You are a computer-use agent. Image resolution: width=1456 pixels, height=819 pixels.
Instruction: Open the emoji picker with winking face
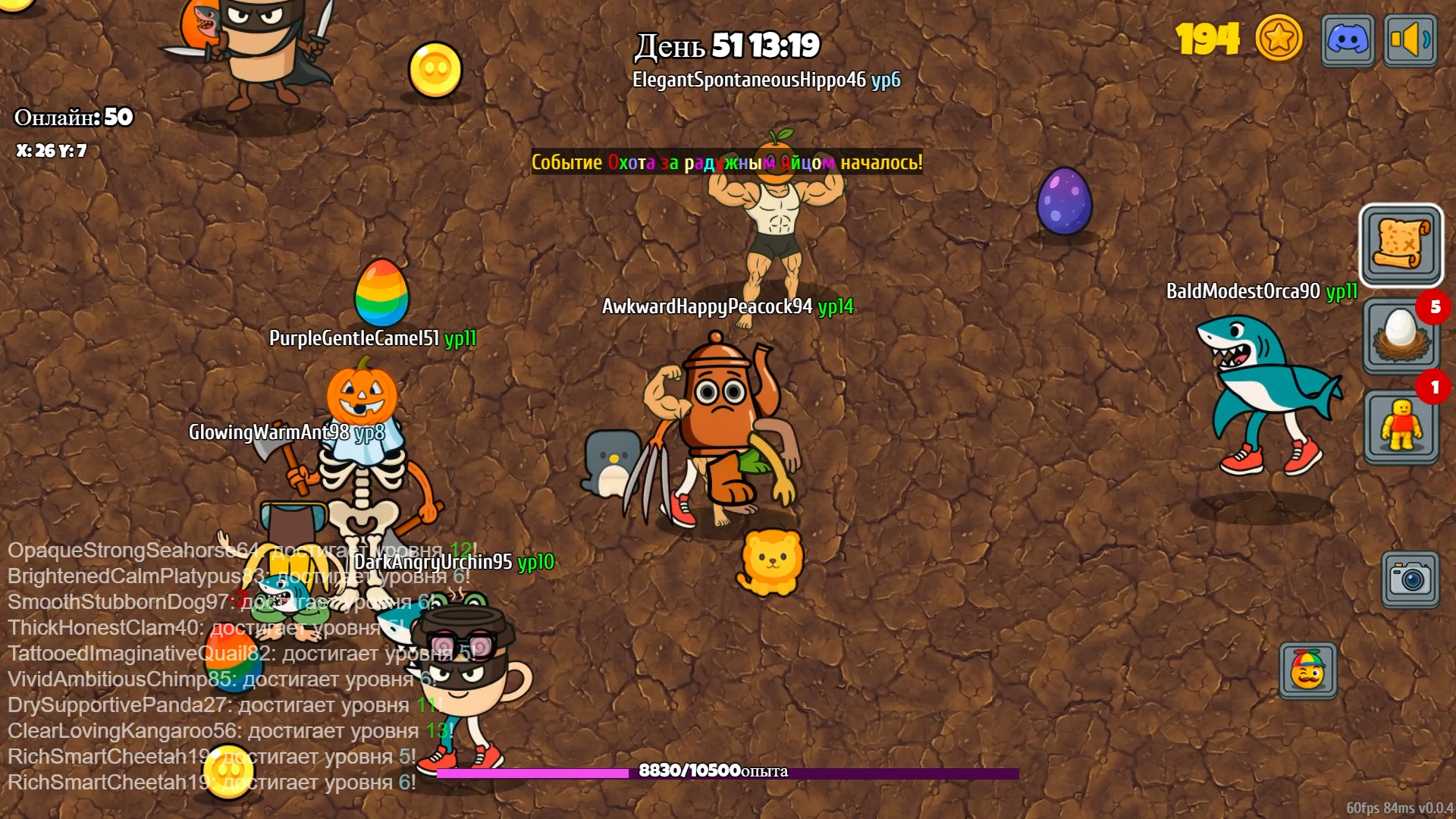point(1308,671)
